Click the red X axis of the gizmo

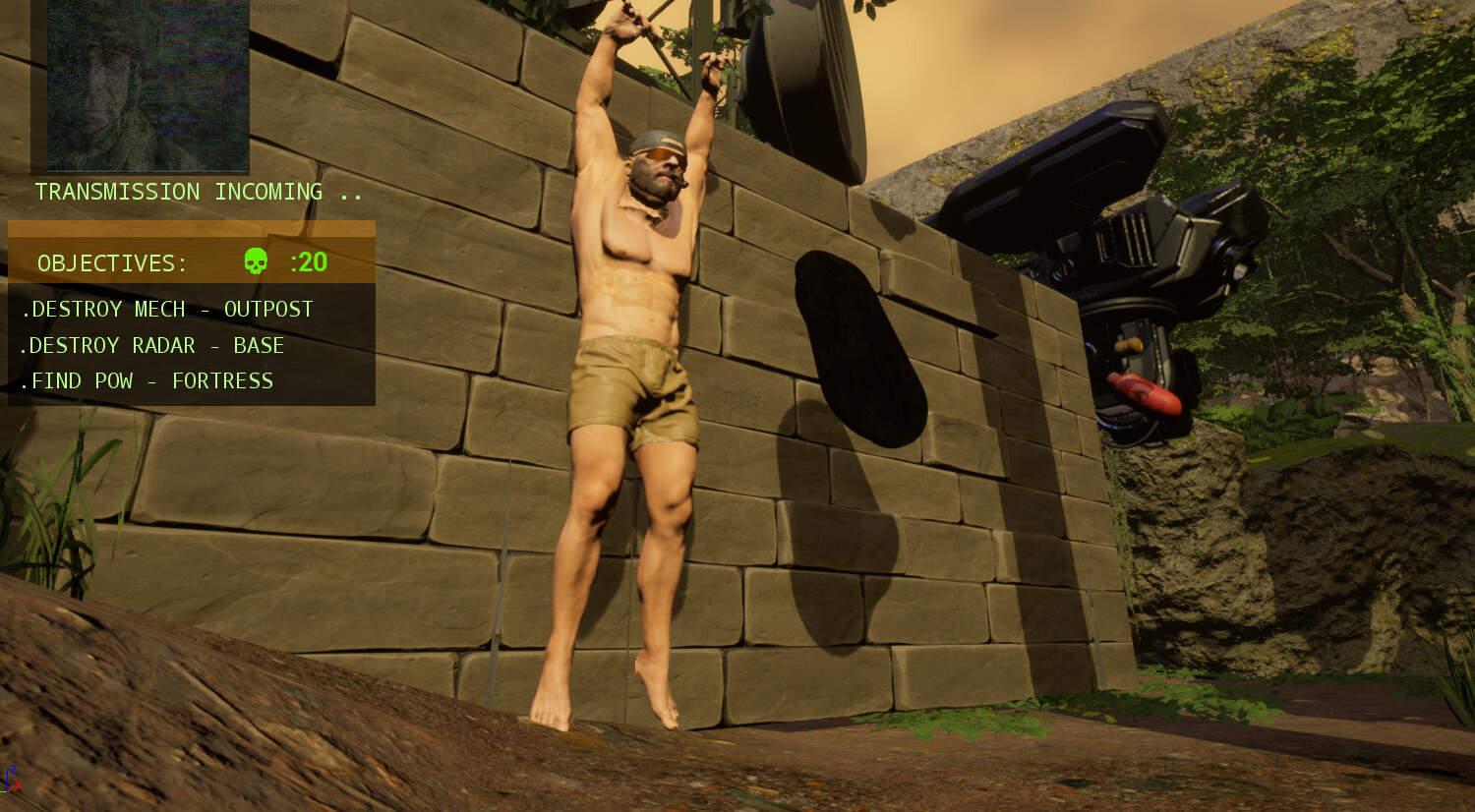click(x=18, y=784)
